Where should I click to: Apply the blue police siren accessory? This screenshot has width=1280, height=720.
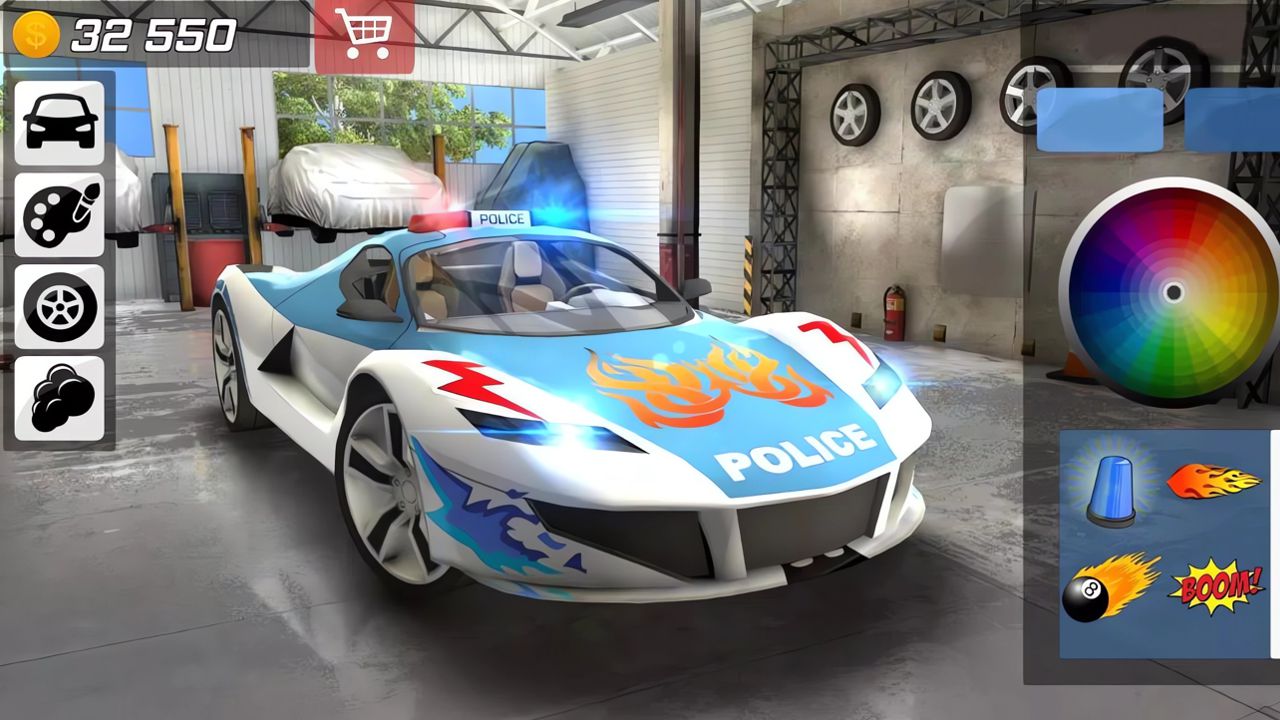tap(1113, 490)
